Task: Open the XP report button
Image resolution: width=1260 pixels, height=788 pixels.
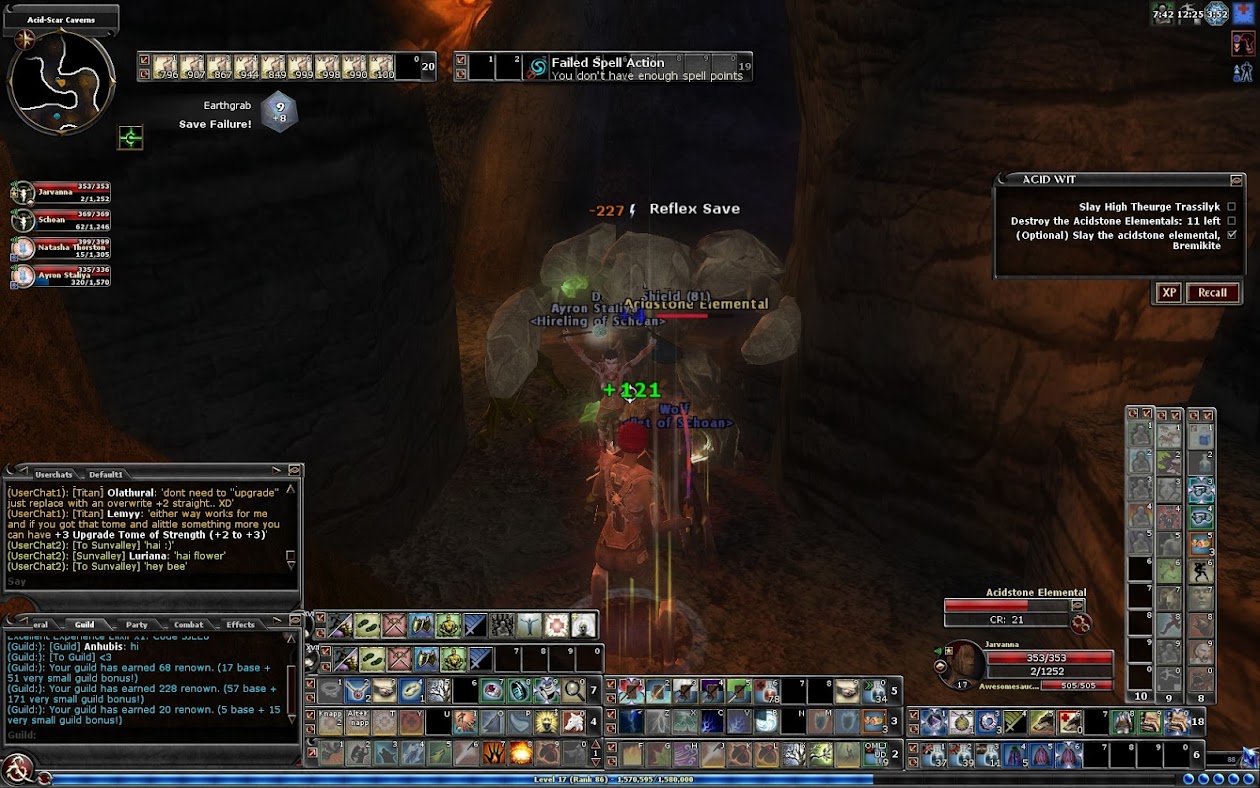Action: (1167, 293)
